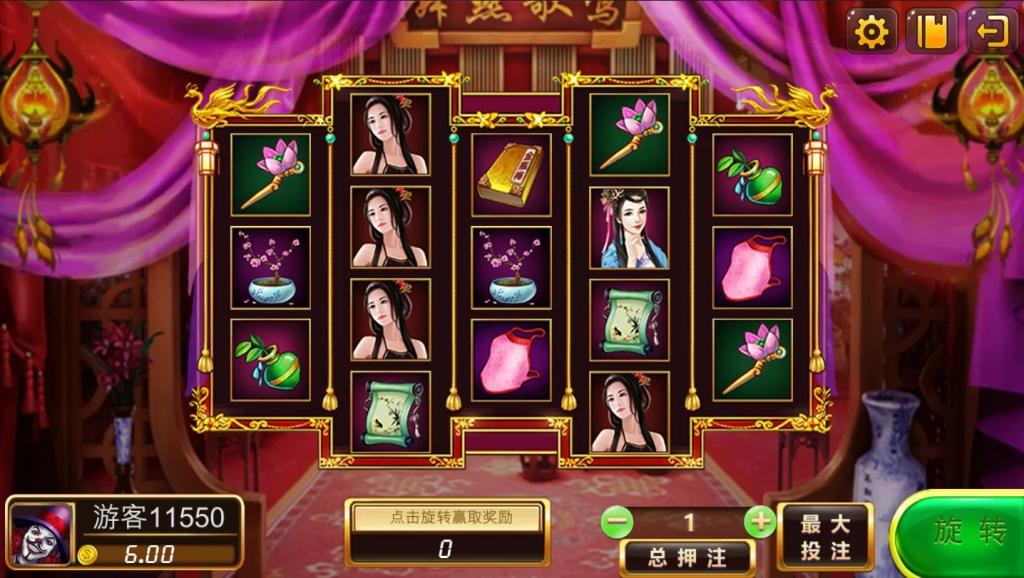1024x578 pixels.
Task: Decrease total bet with the minus button
Action: tap(617, 521)
